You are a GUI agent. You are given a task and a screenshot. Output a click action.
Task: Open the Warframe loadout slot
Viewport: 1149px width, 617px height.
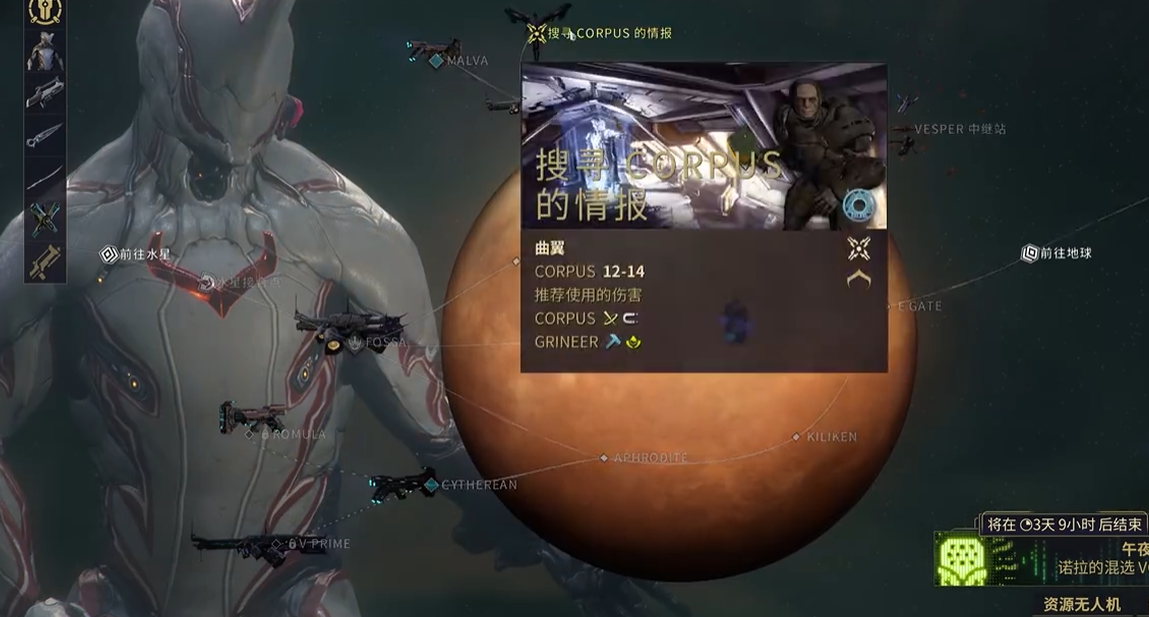pyautogui.click(x=44, y=52)
